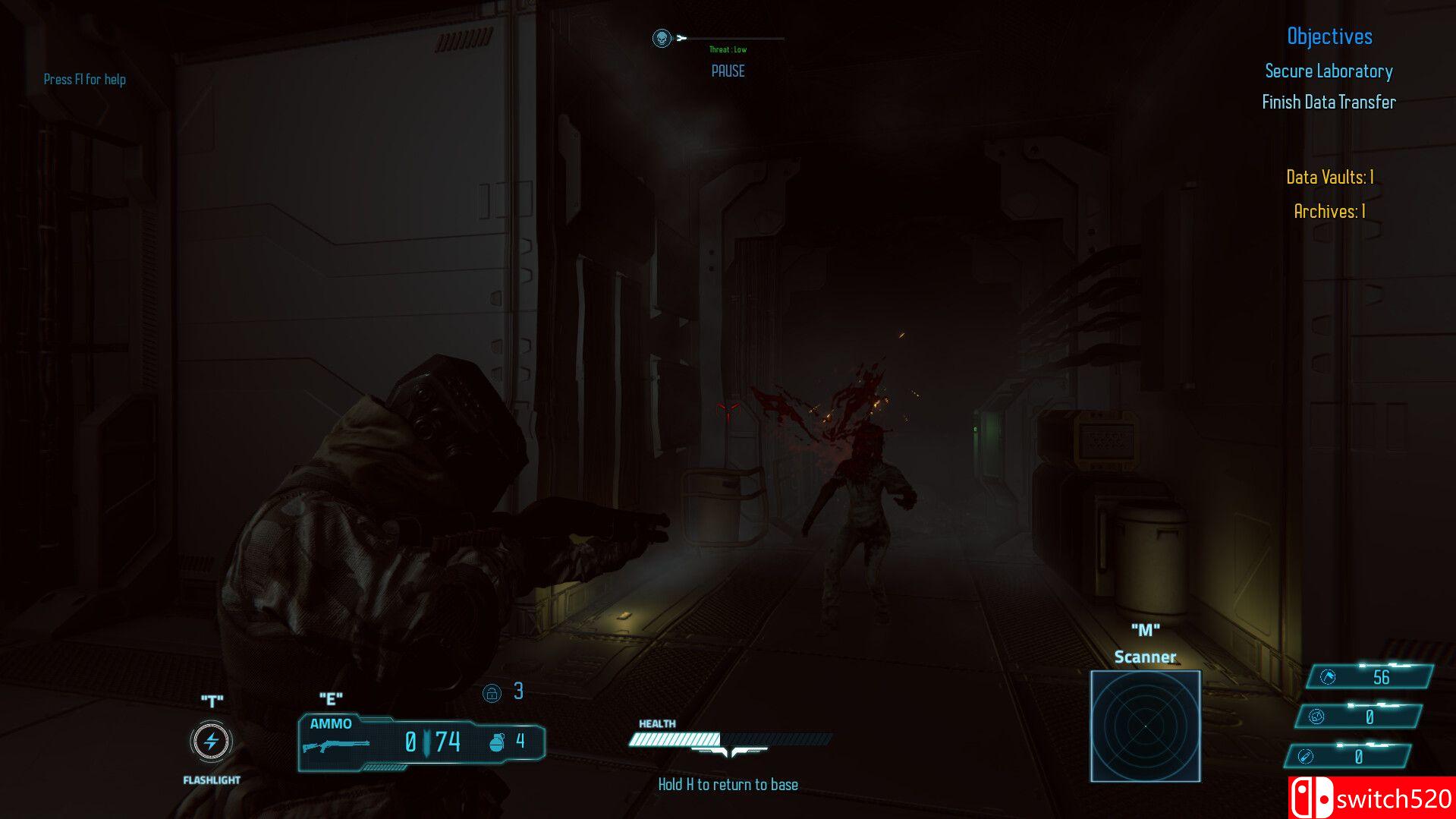Image resolution: width=1456 pixels, height=819 pixels.
Task: Select the pickaxe resource icon showing 56
Action: coord(1327,678)
